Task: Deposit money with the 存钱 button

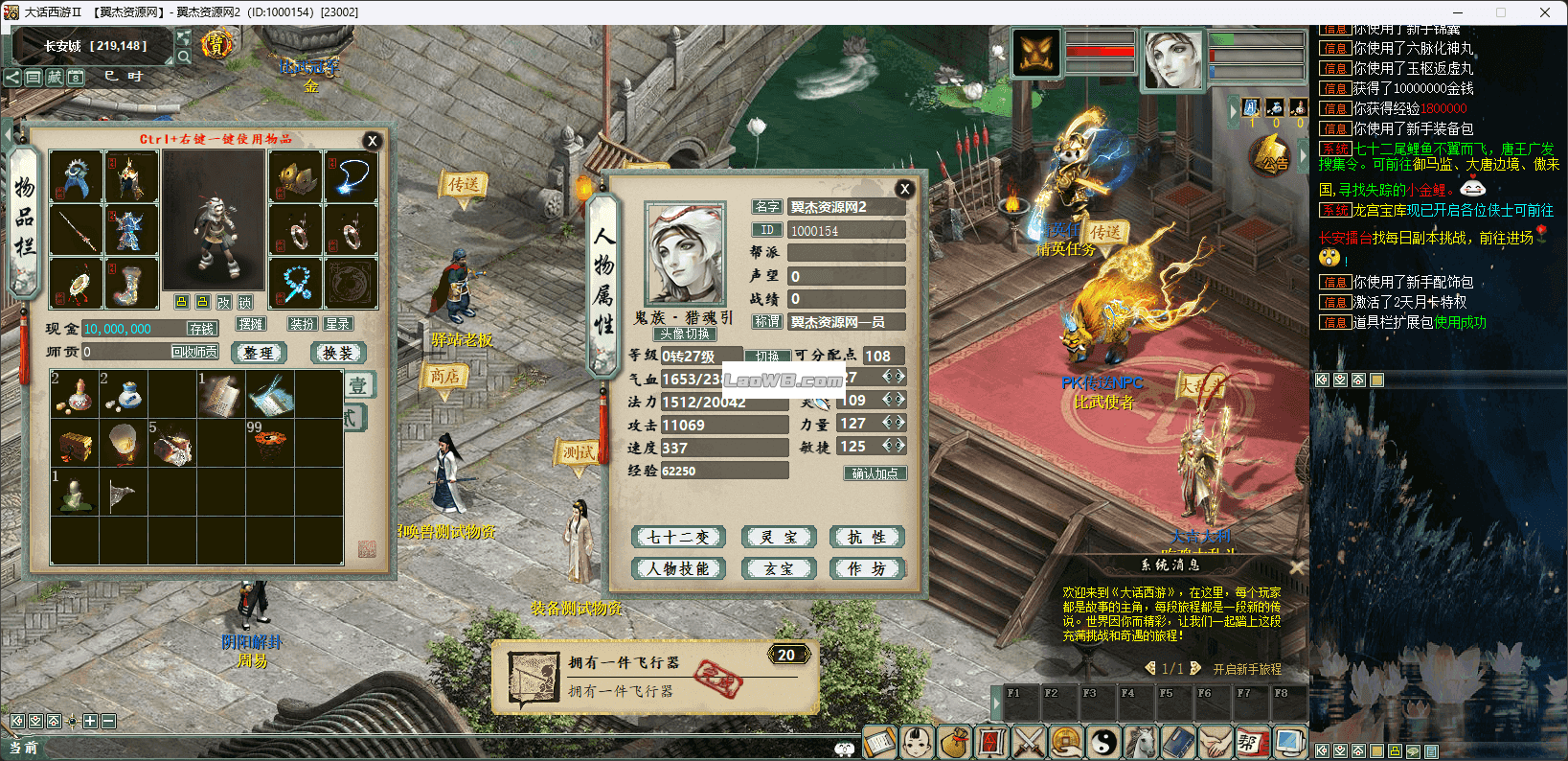Action: coord(202,329)
